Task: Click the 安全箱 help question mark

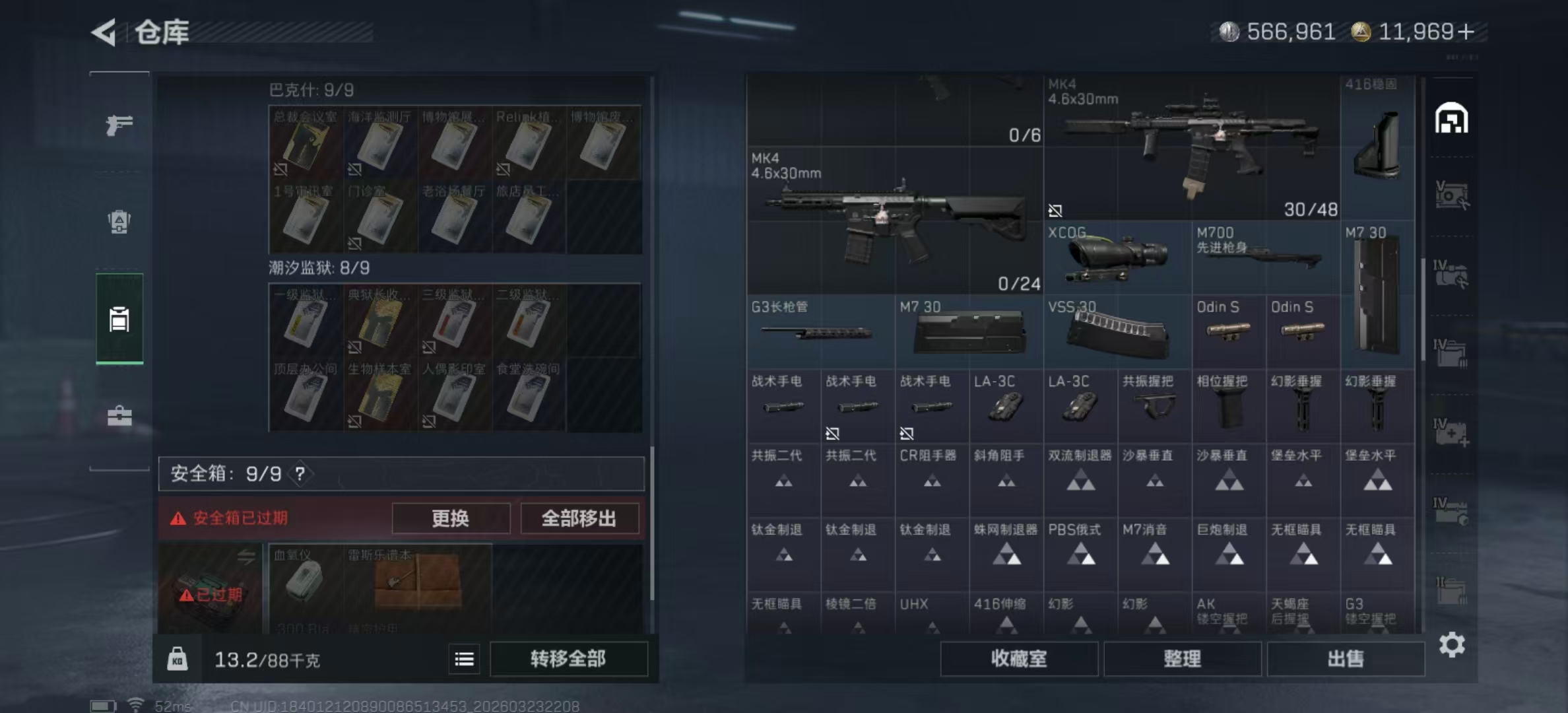Action: [300, 474]
